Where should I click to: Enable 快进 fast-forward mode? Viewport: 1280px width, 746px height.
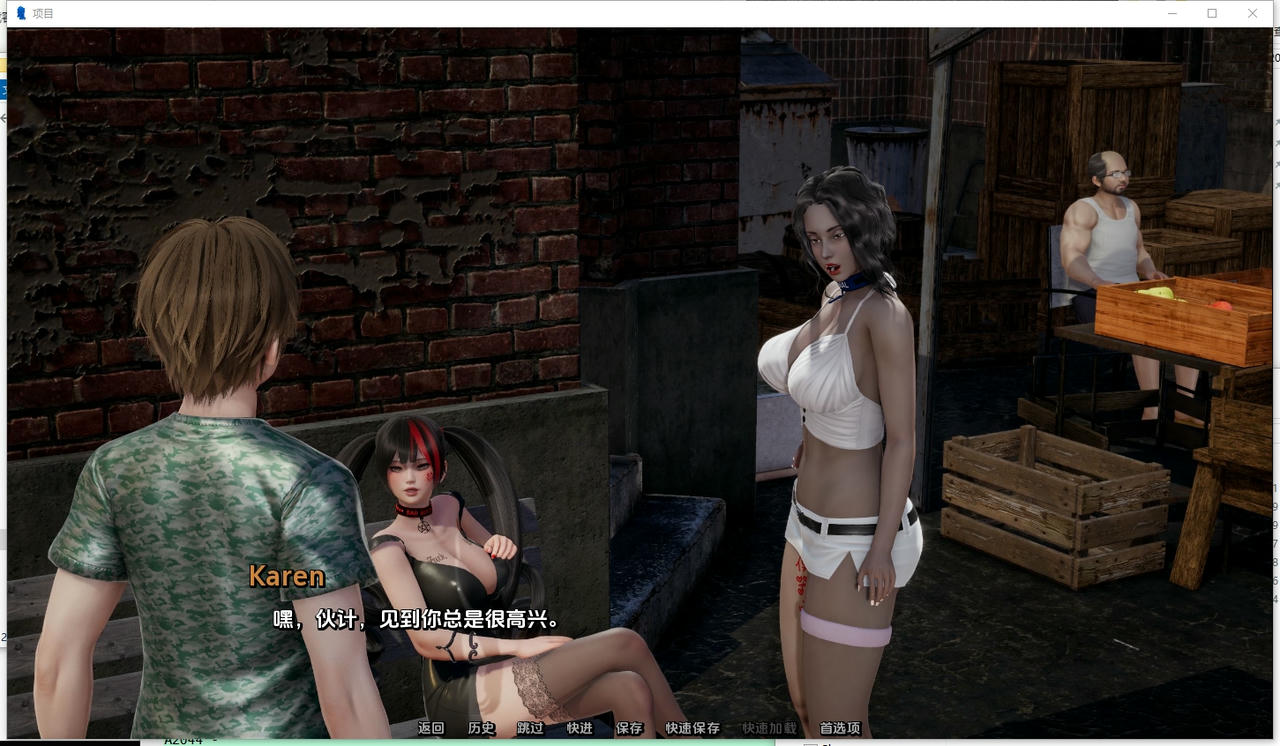point(578,729)
